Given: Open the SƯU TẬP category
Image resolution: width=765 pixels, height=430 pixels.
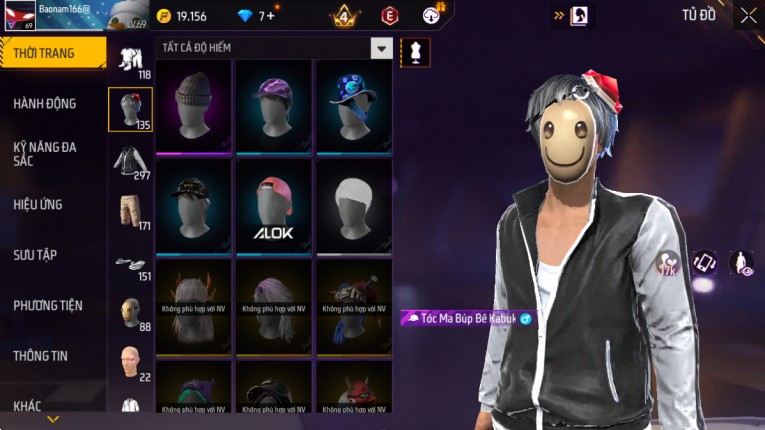Looking at the screenshot, I should tap(35, 255).
